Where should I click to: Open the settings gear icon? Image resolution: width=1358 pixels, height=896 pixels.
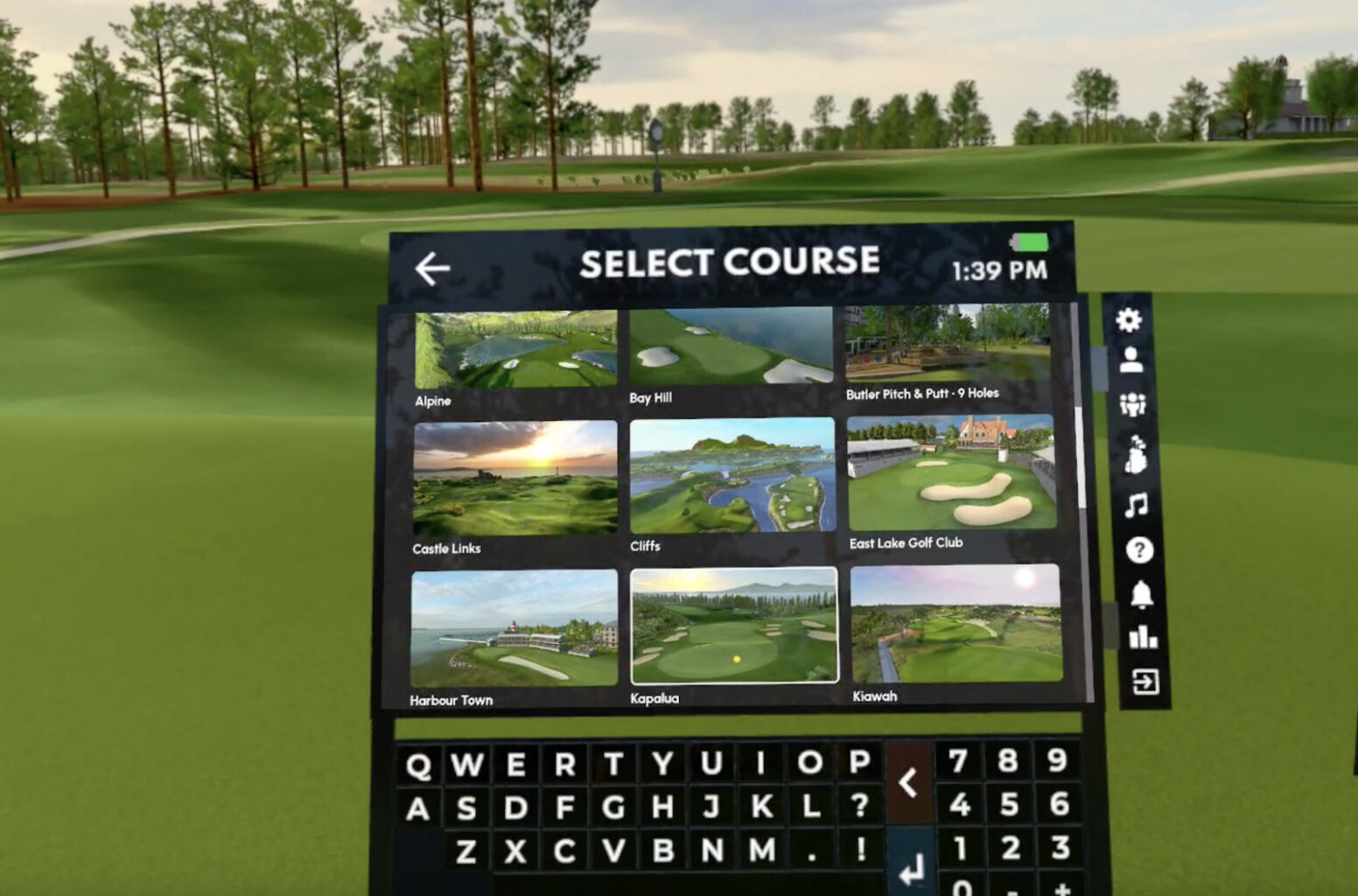1130,321
